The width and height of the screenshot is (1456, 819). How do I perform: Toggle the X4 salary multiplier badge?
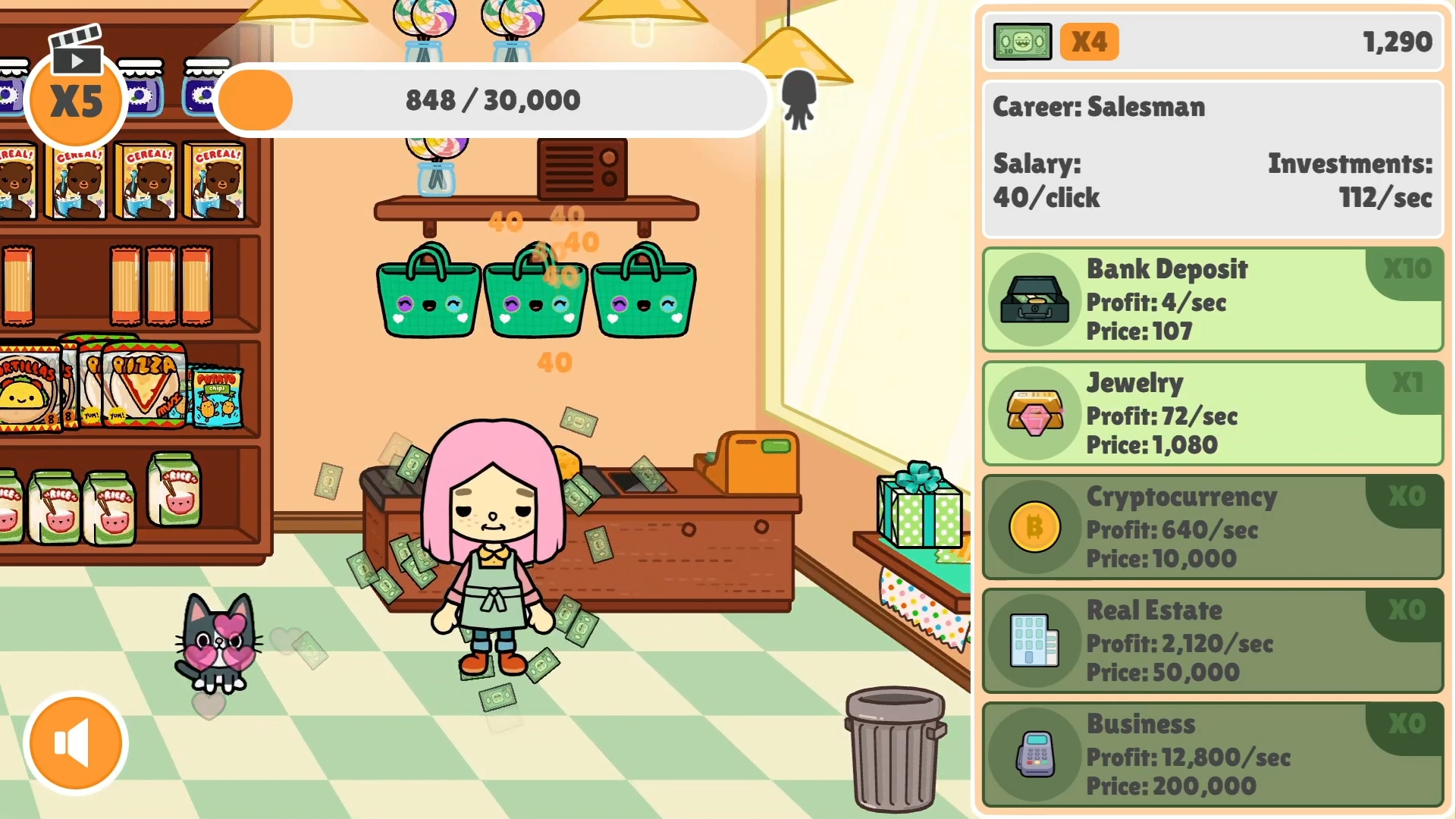pyautogui.click(x=1089, y=42)
